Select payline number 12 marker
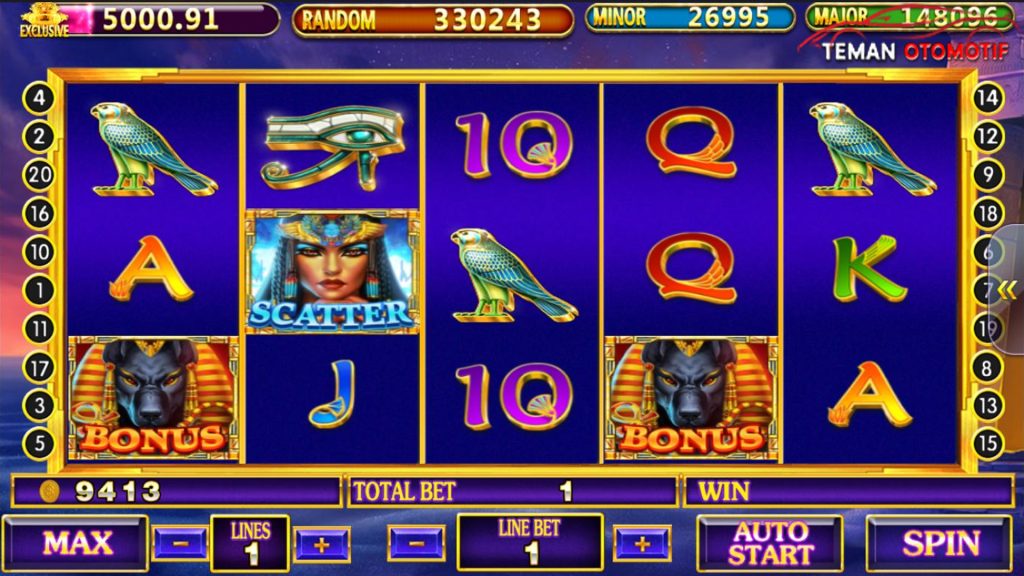The height and width of the screenshot is (576, 1024). (987, 136)
